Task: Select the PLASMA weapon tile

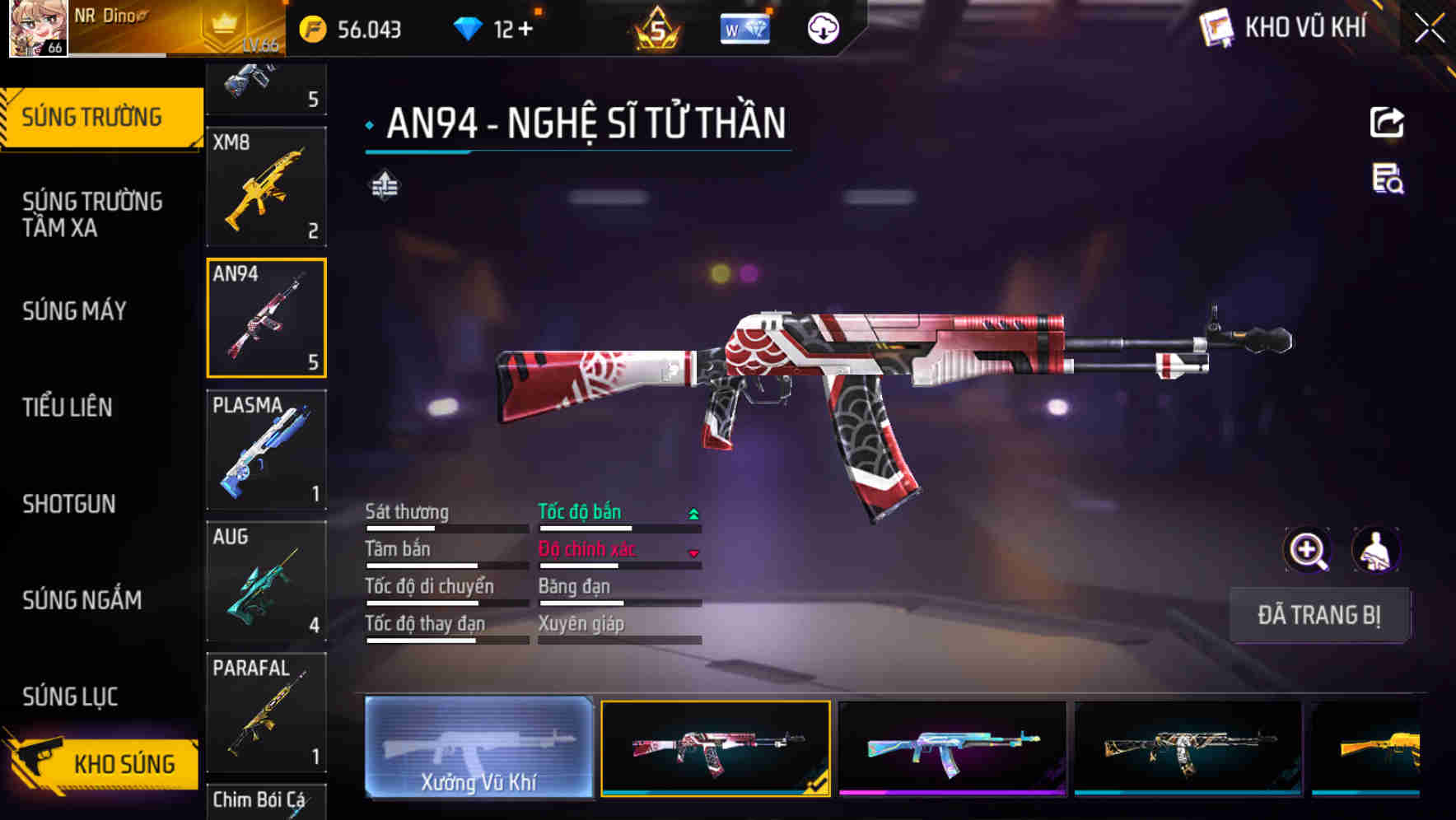Action: click(x=266, y=450)
